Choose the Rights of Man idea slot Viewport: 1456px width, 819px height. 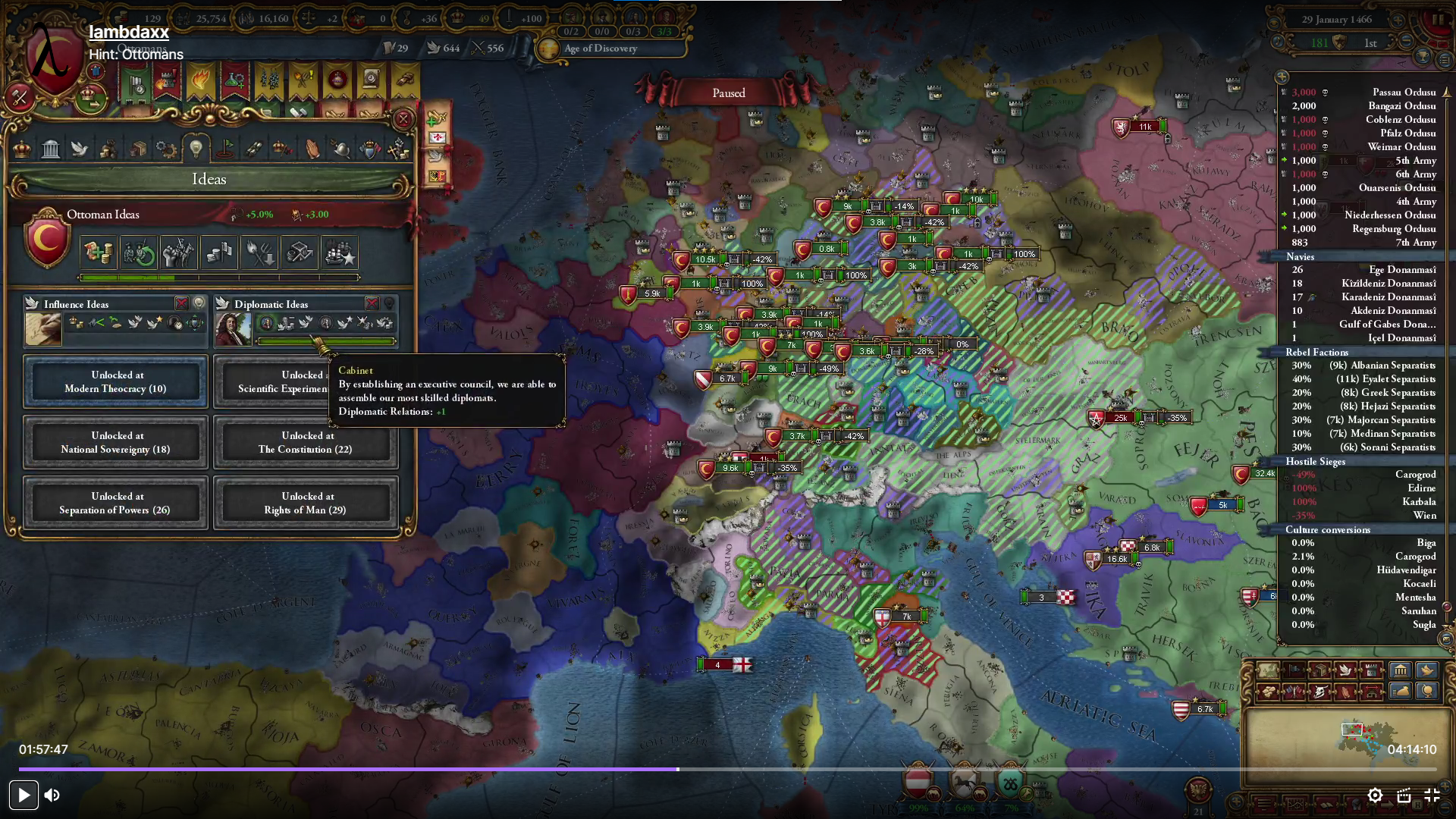(306, 503)
